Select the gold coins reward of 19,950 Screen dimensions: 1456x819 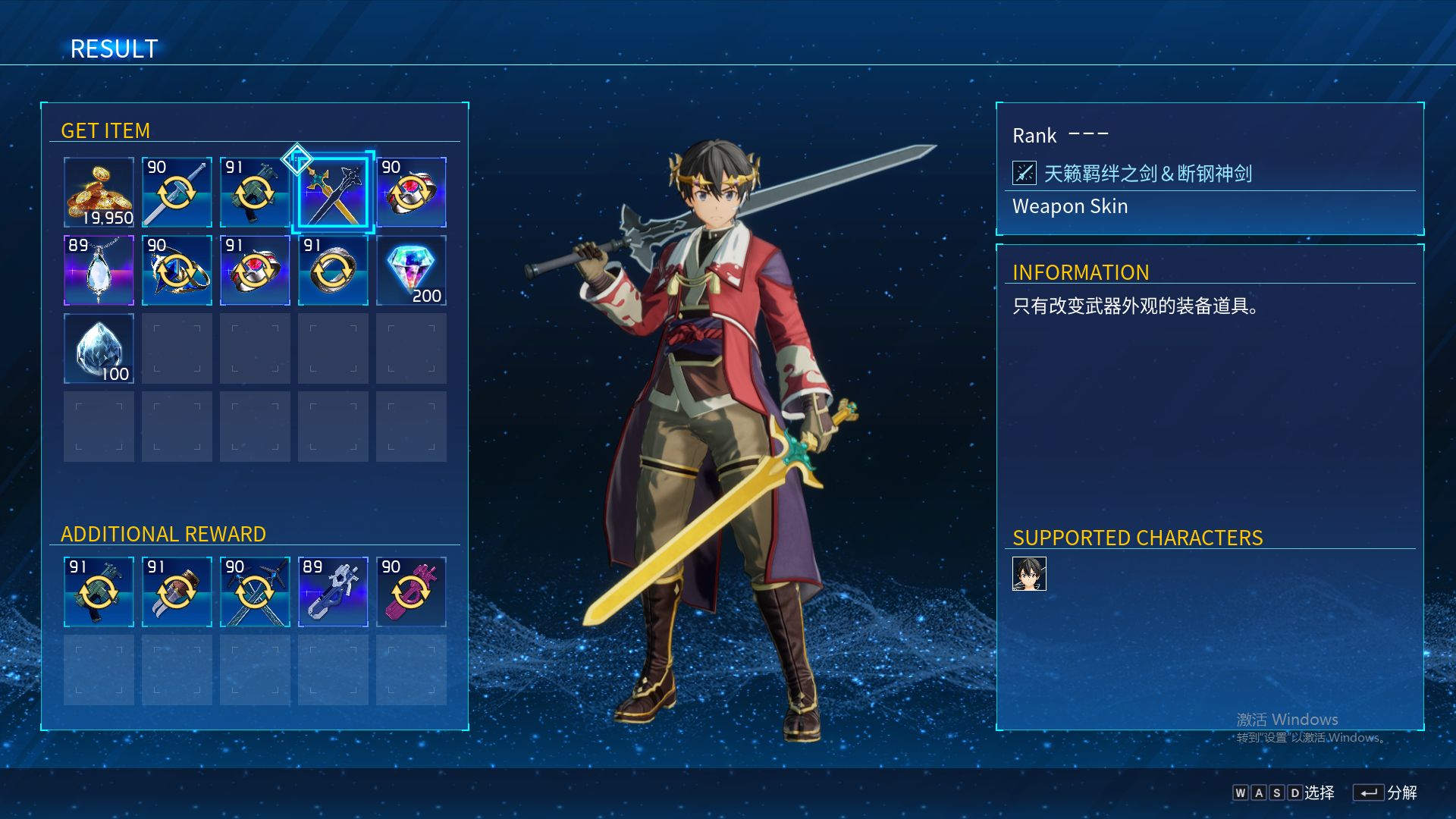pyautogui.click(x=99, y=193)
